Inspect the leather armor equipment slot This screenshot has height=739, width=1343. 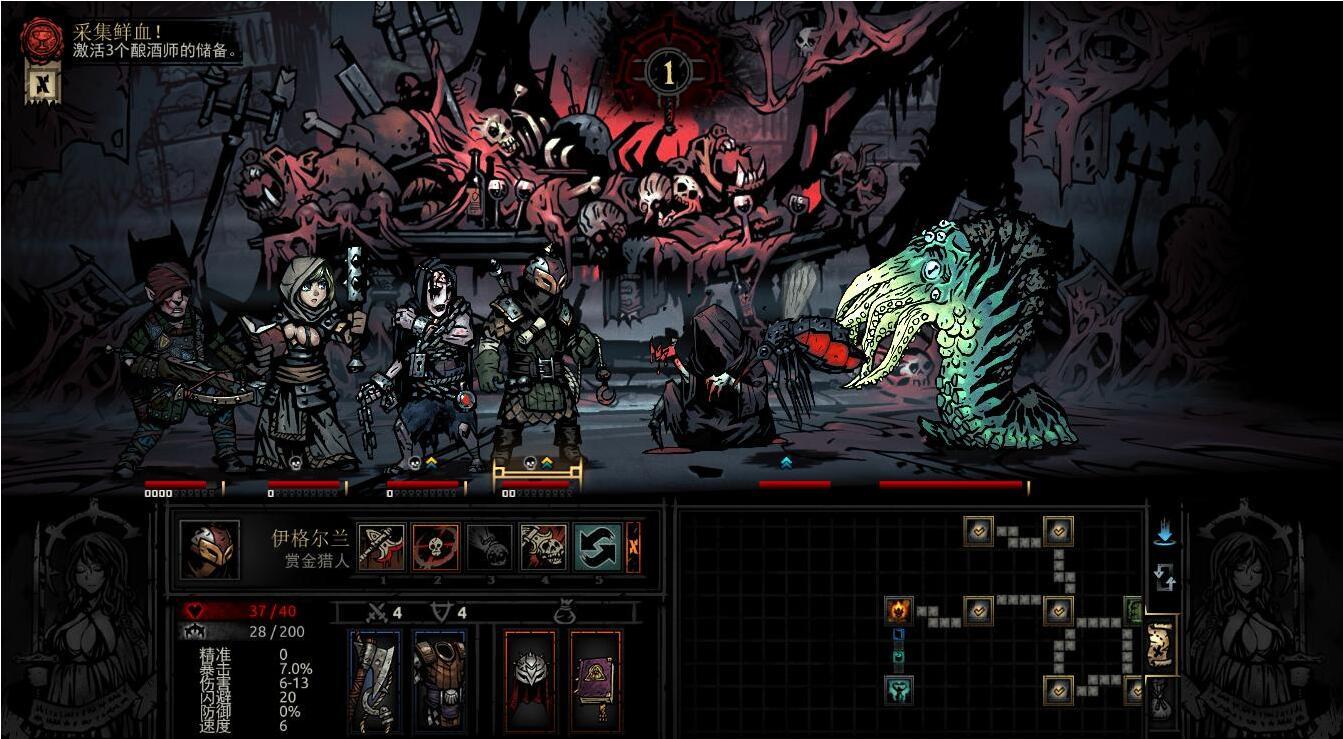coord(439,681)
